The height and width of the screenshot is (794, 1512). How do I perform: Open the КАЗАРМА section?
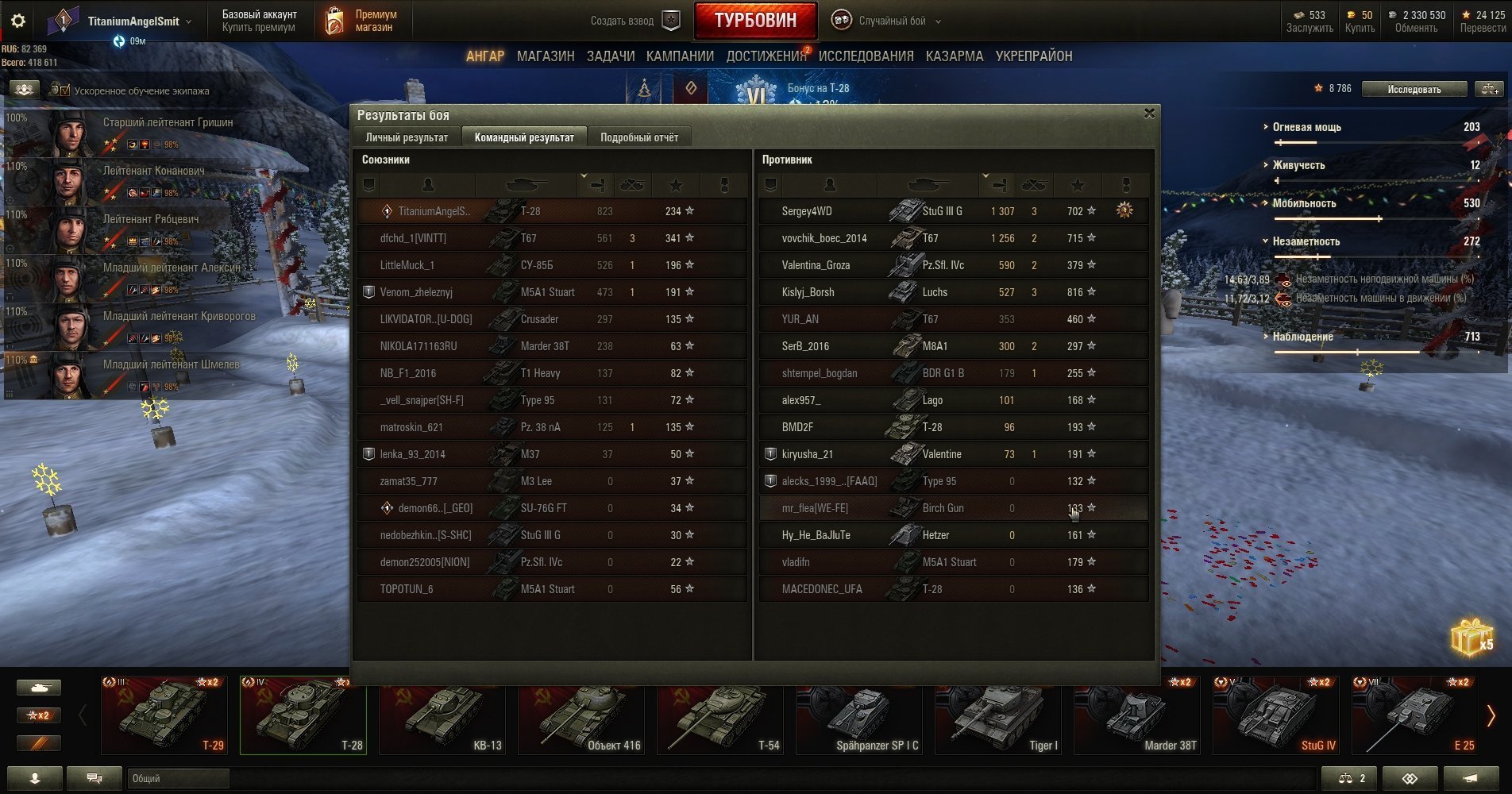click(x=954, y=56)
